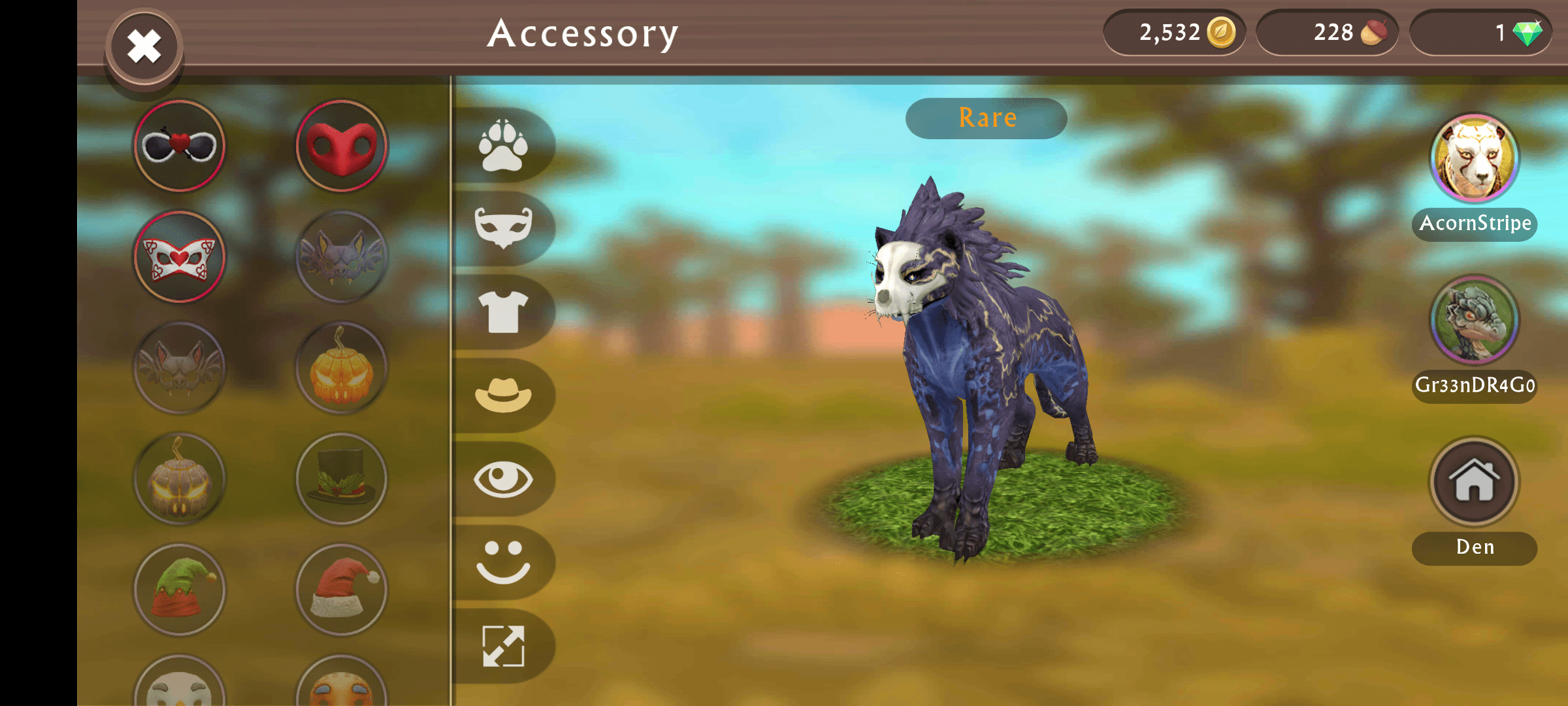Select the shirt accessory category

pos(503,312)
